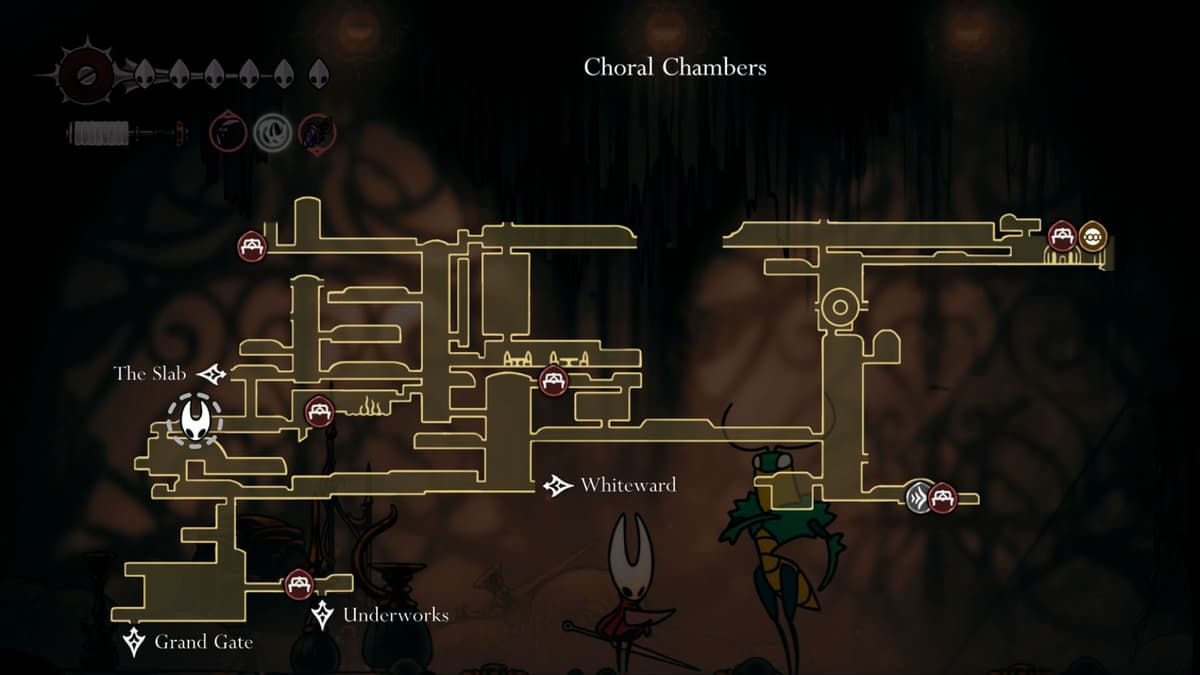Select the curved blade tool icon

[x=227, y=131]
